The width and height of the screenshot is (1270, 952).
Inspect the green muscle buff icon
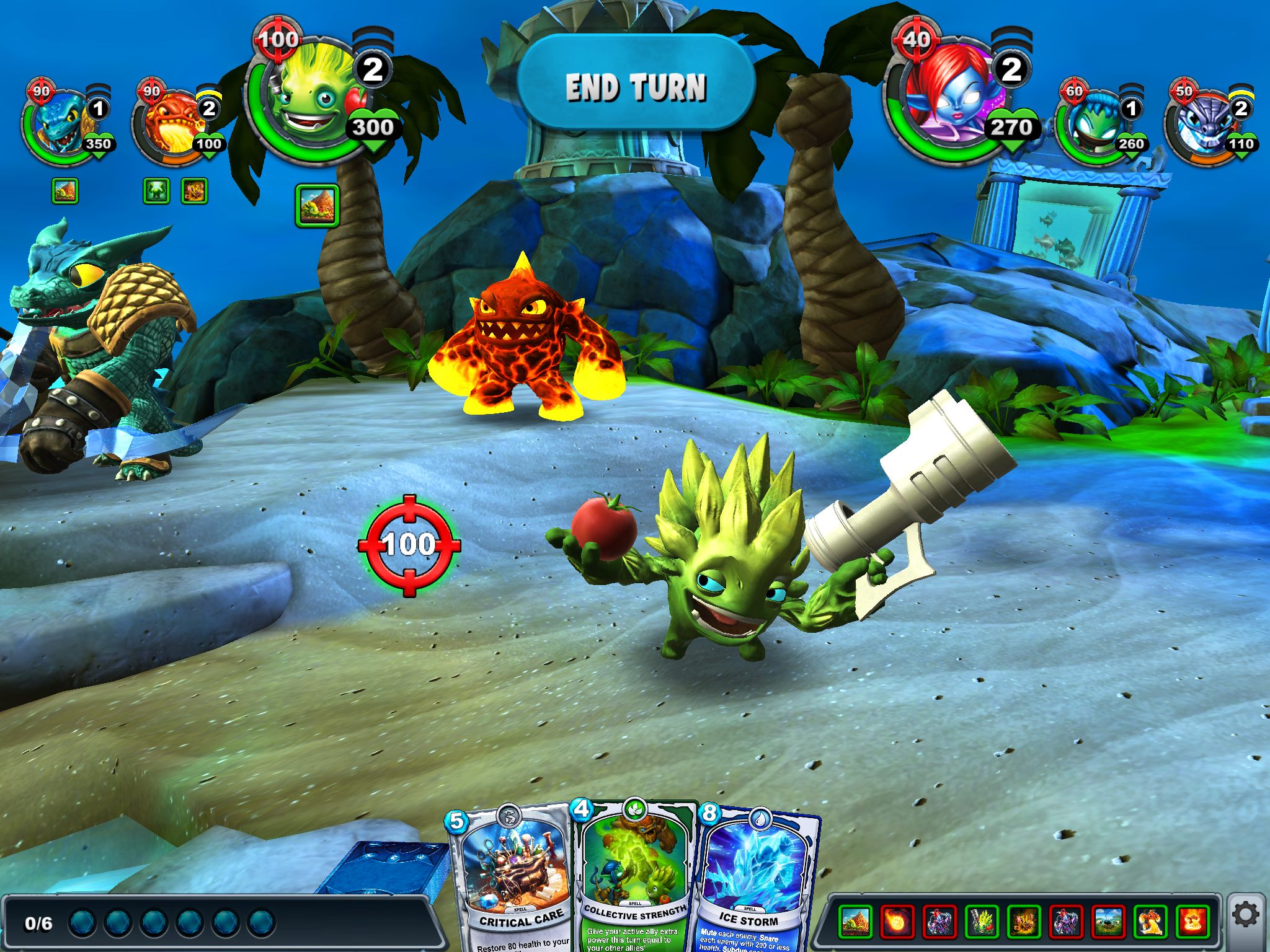click(156, 192)
